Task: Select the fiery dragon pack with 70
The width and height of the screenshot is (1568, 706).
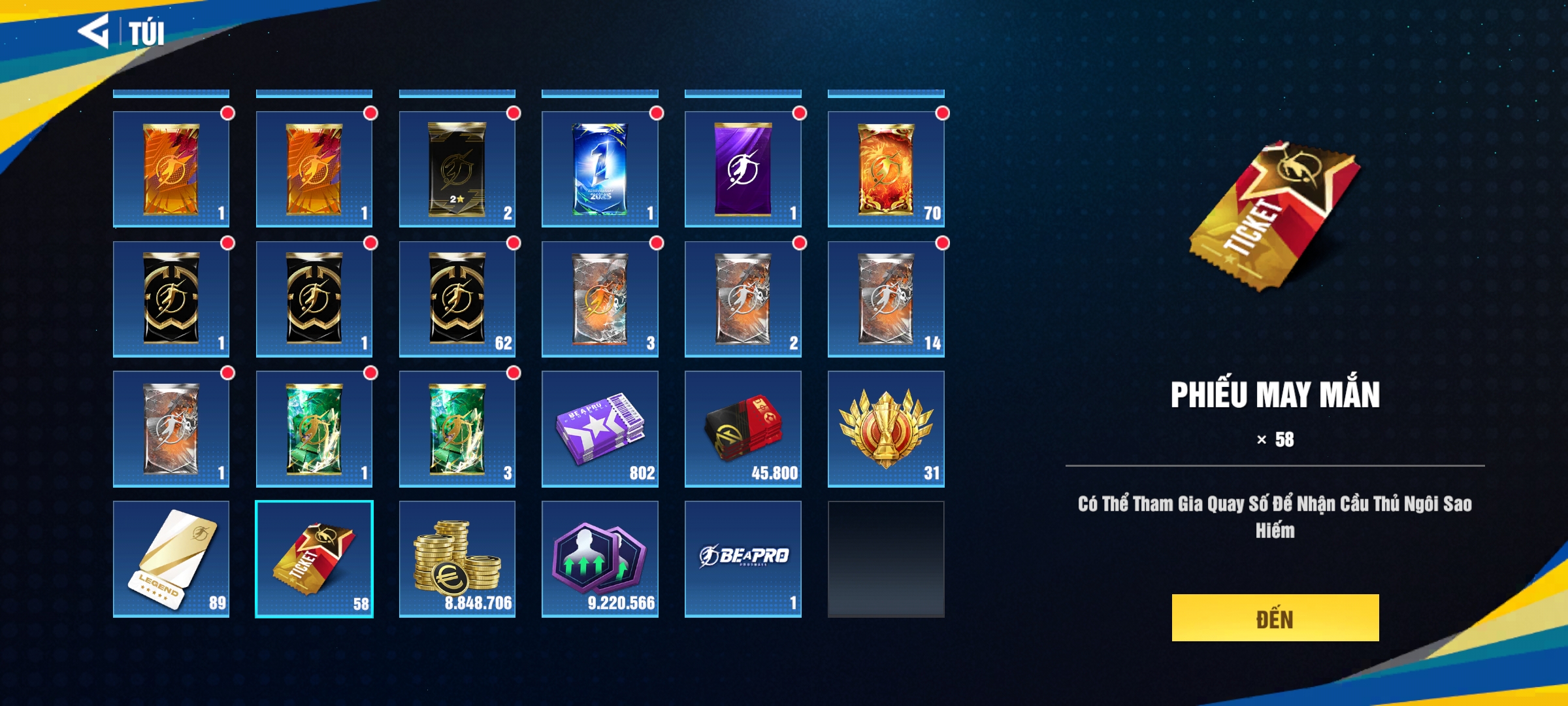Action: click(x=886, y=169)
